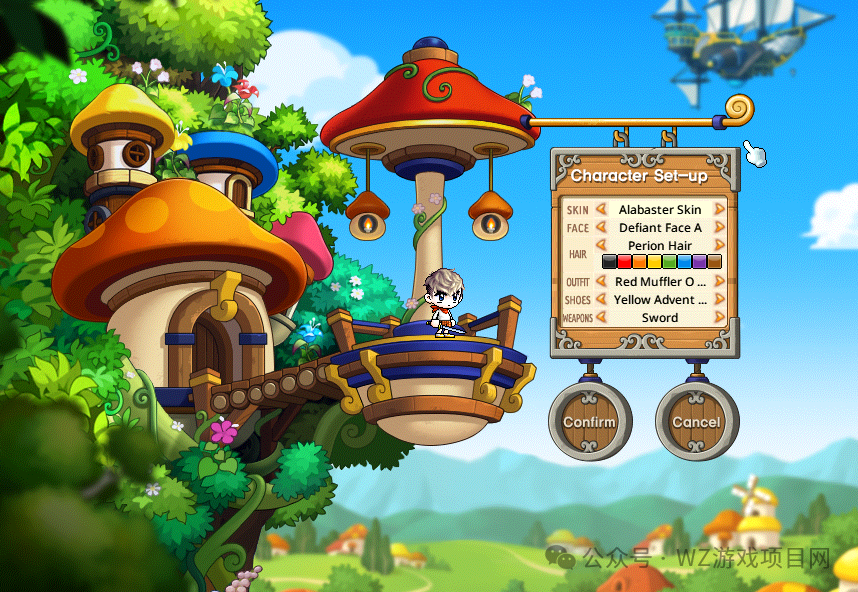Confirm the character set-up
The image size is (858, 592).
pyautogui.click(x=589, y=421)
